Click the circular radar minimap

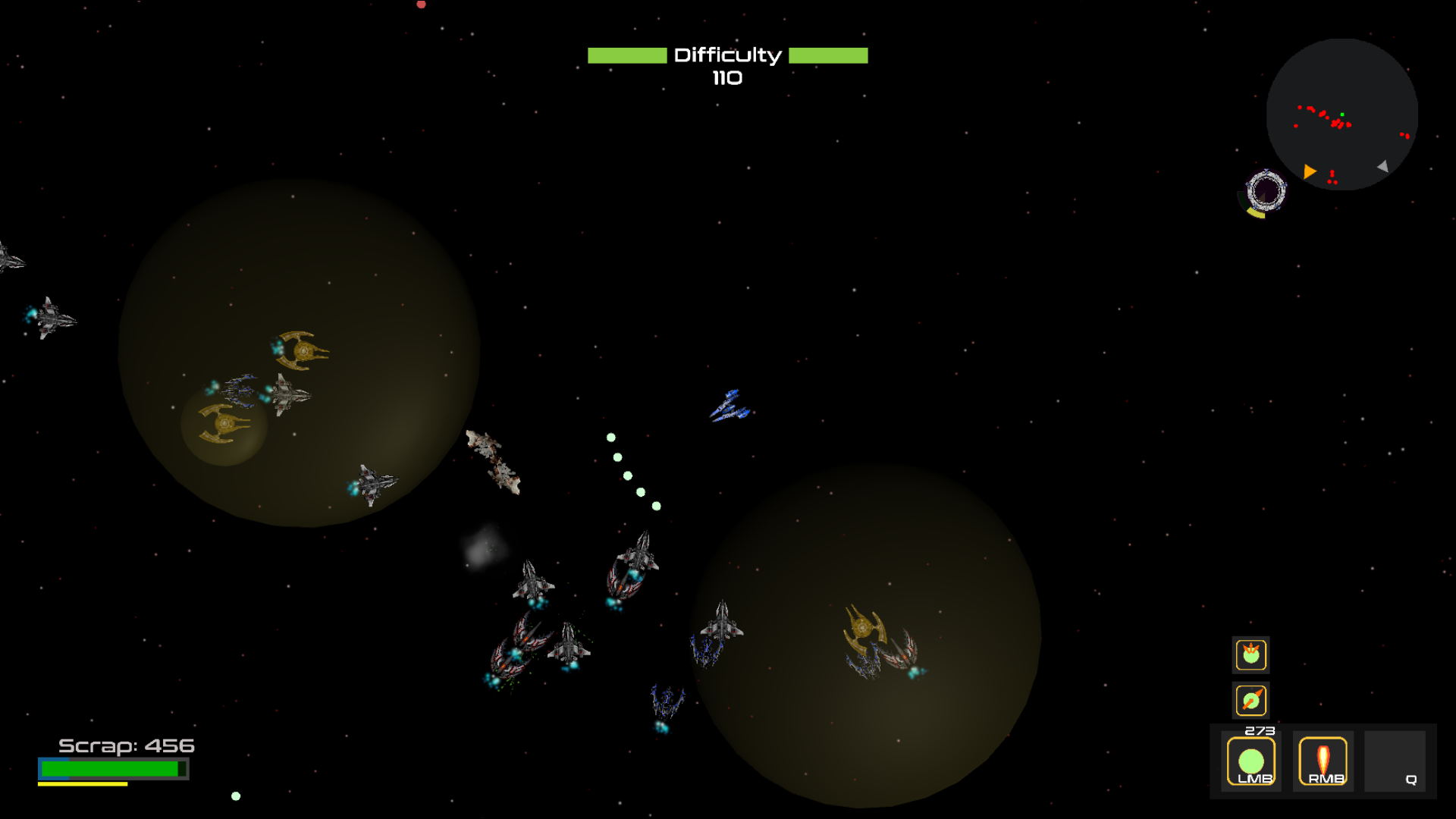[x=1341, y=115]
